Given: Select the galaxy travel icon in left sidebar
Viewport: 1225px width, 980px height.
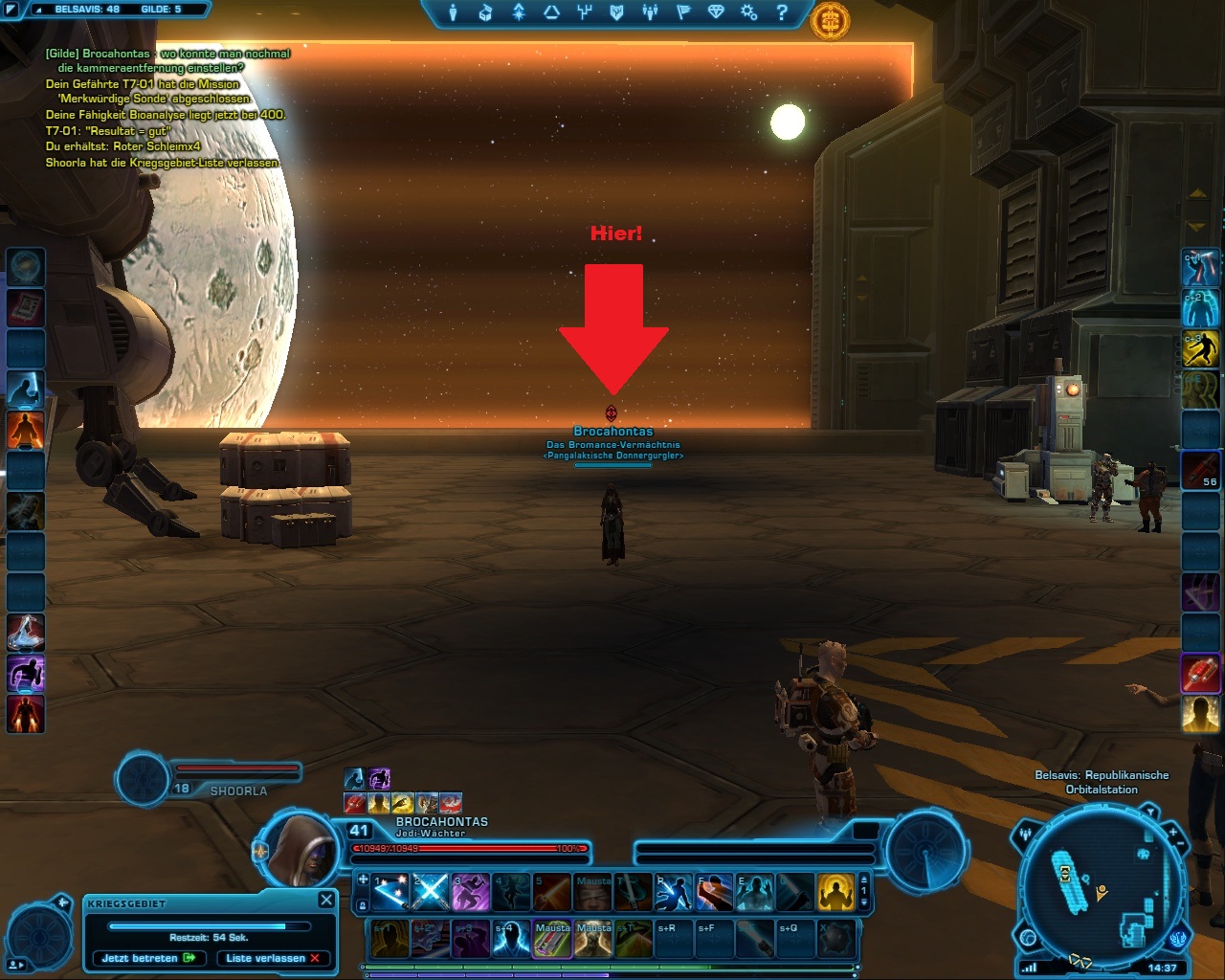Looking at the screenshot, I should pyautogui.click(x=26, y=268).
